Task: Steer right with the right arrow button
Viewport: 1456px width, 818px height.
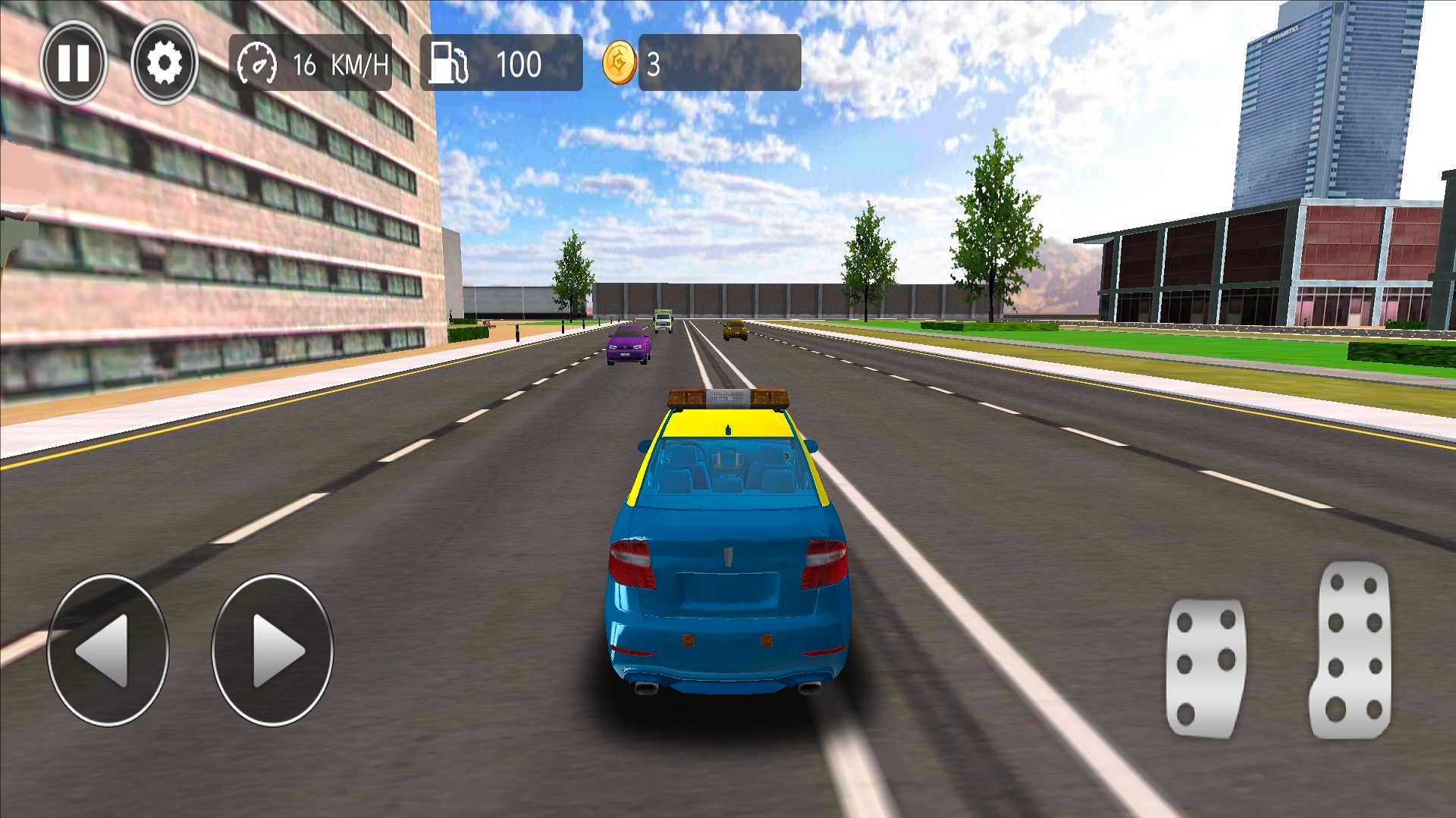Action: [x=272, y=650]
